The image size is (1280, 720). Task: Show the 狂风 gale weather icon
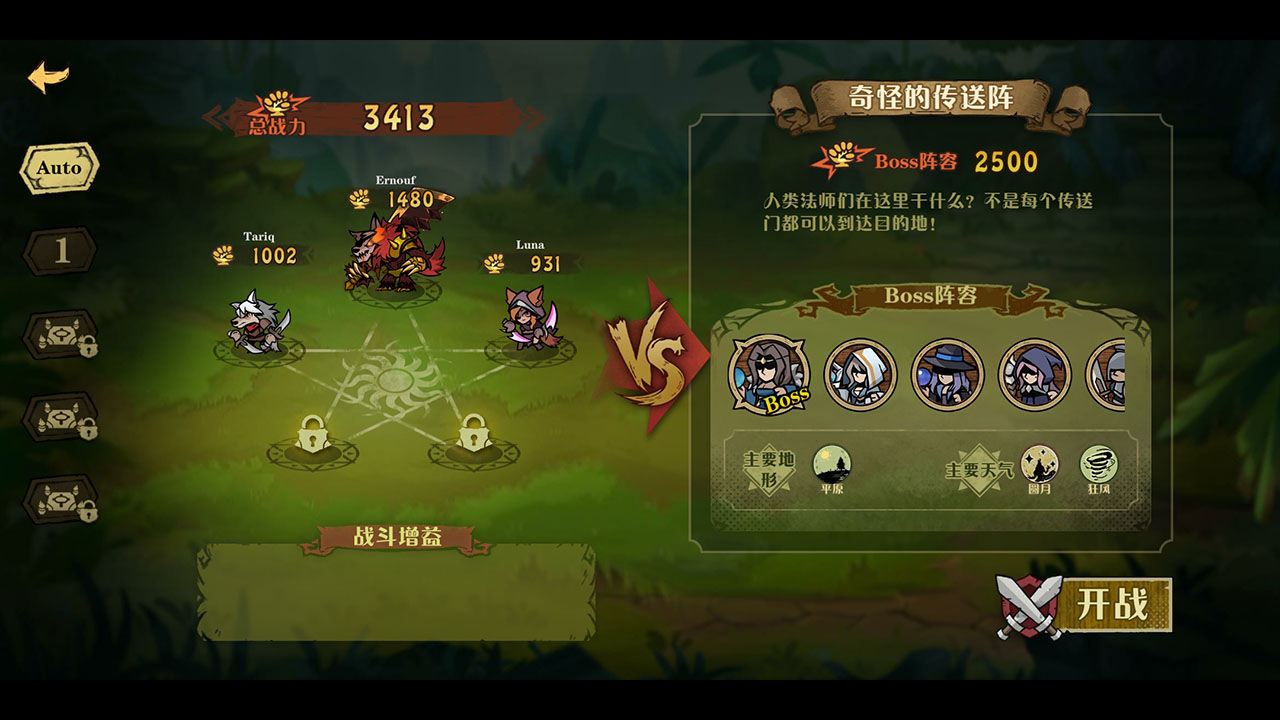[x=1098, y=465]
